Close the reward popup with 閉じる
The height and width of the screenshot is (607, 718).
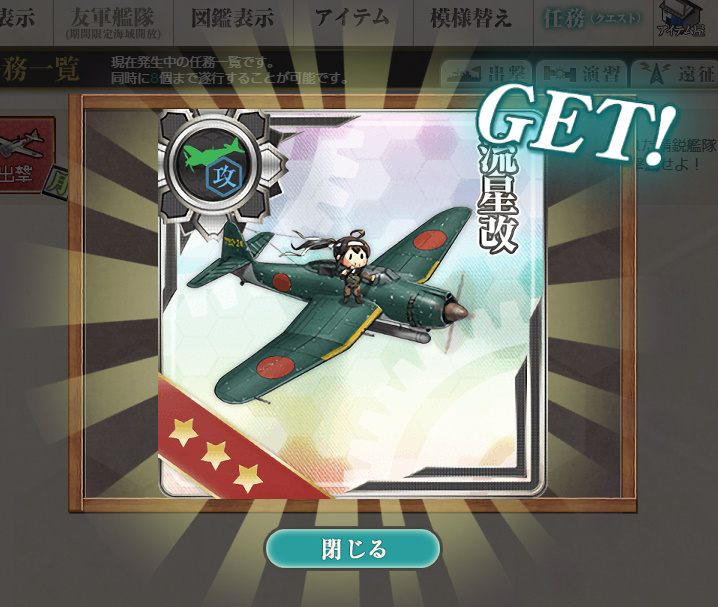(352, 549)
